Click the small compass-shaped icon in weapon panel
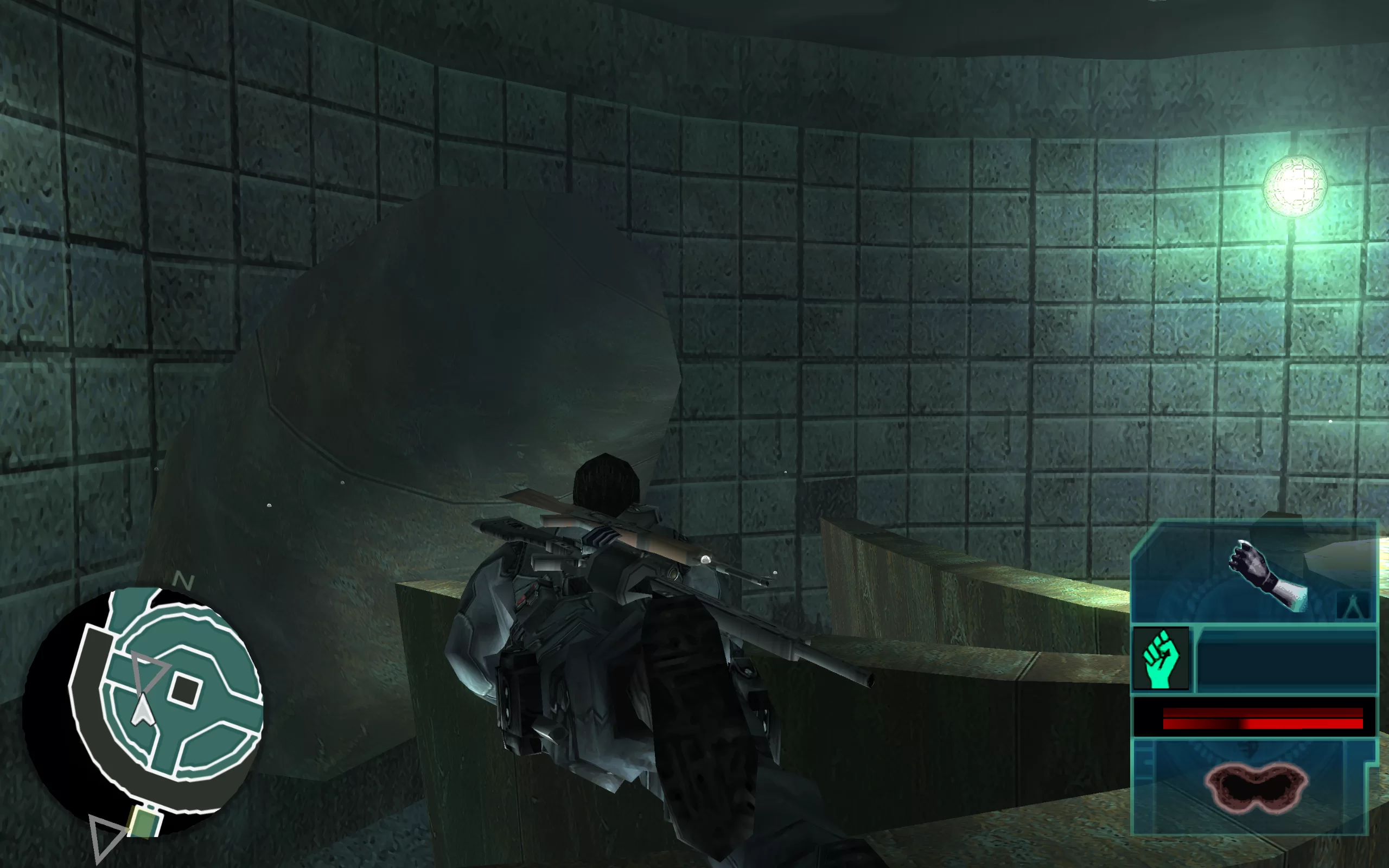This screenshot has width=1389, height=868. point(1353,605)
